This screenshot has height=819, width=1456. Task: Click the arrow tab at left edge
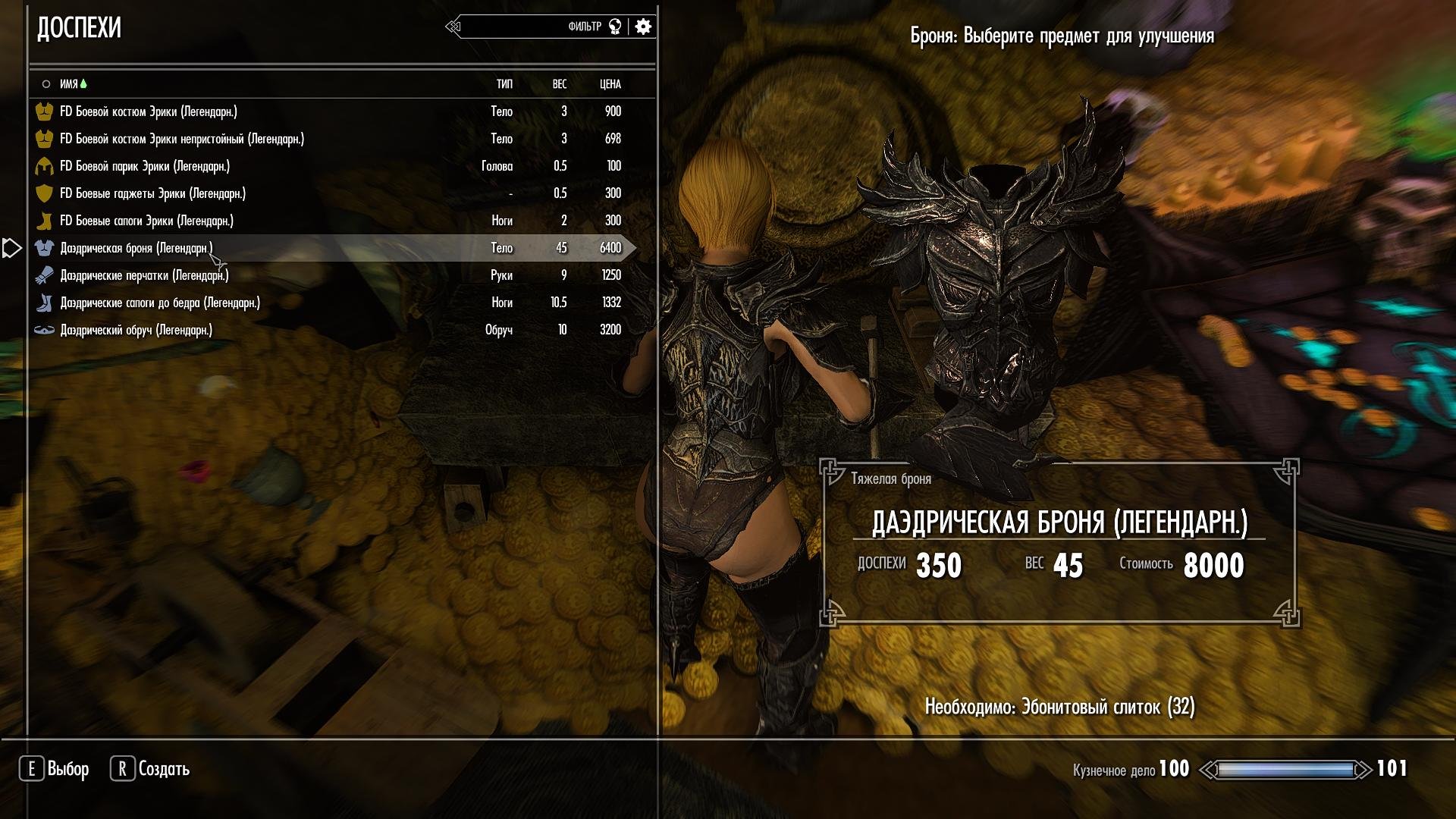click(x=11, y=248)
